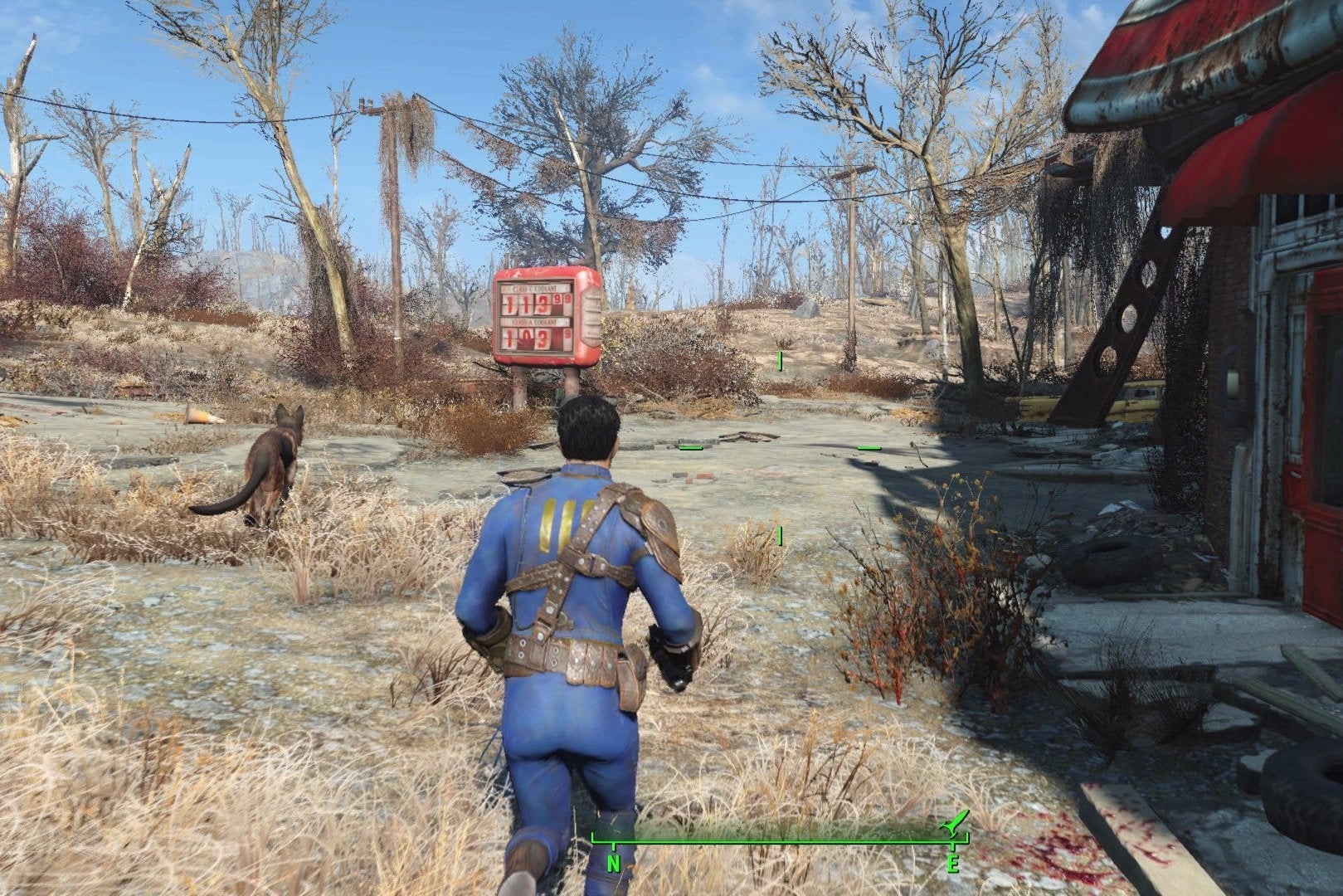The height and width of the screenshot is (896, 1343).
Task: Select the N cardinal marker on the compass
Action: click(614, 864)
